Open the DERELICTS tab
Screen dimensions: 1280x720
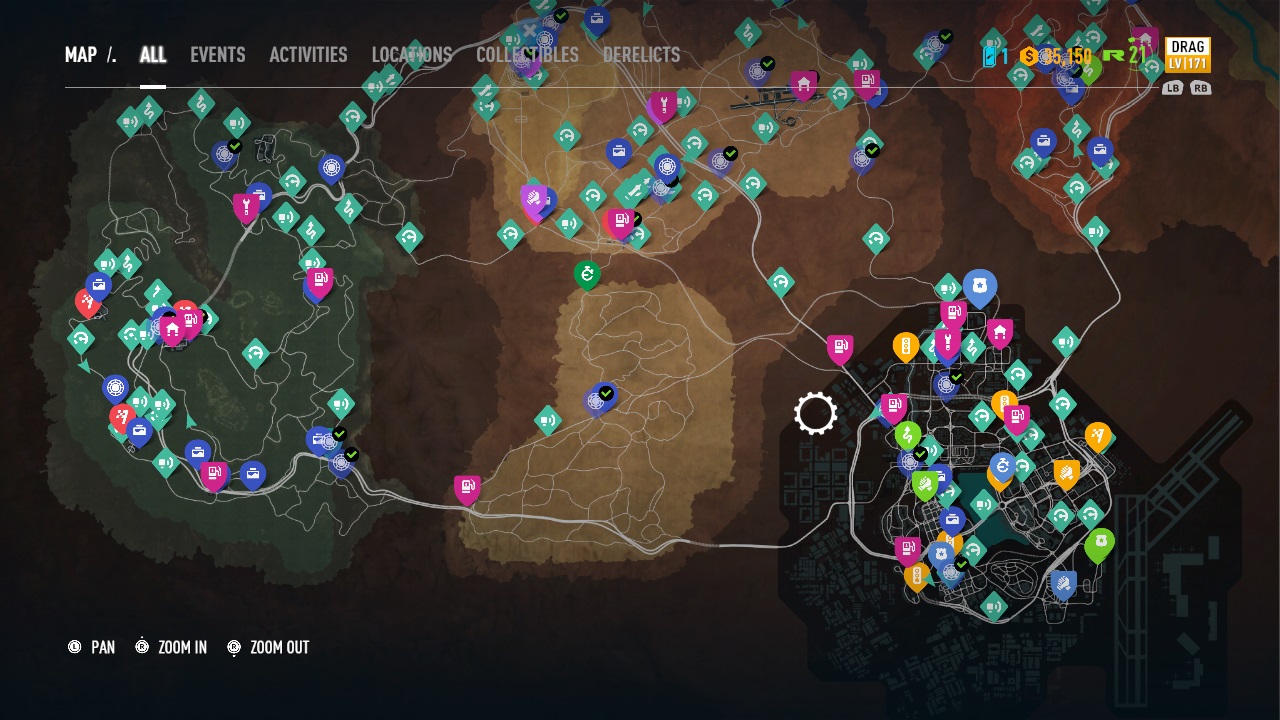(x=641, y=55)
